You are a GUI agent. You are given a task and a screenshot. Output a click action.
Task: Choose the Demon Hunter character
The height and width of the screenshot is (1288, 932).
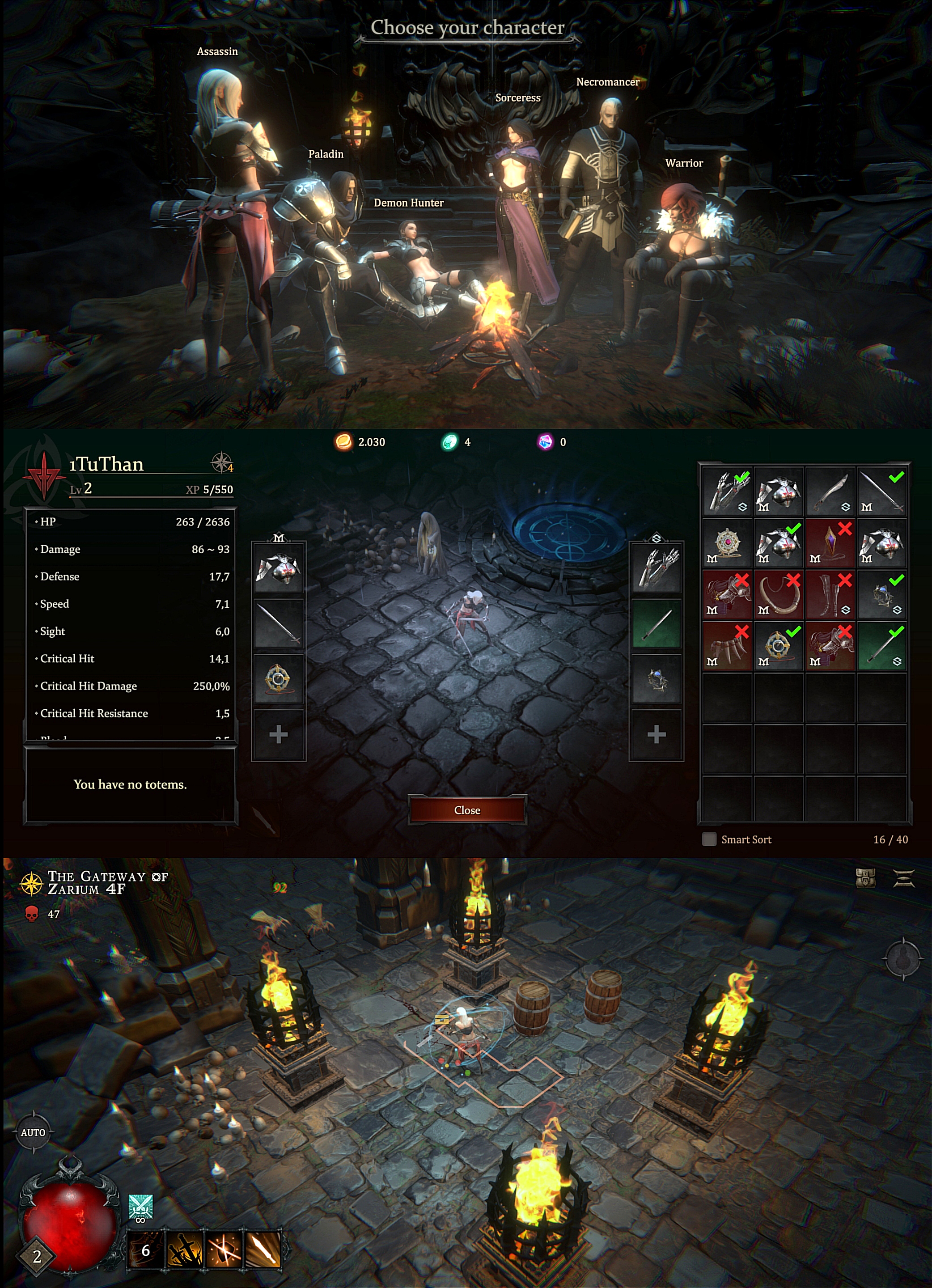(415, 261)
